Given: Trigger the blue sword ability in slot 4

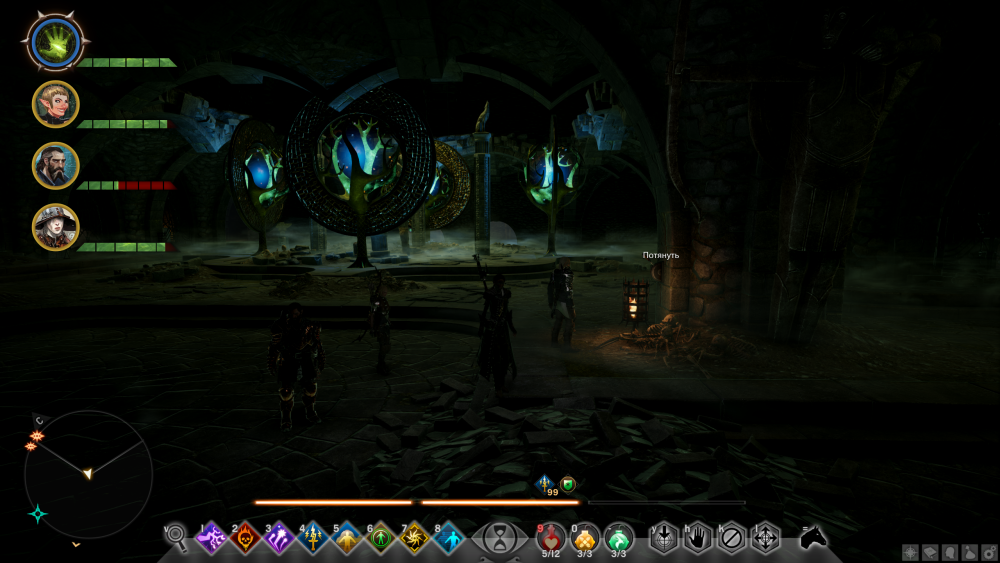Looking at the screenshot, I should (x=313, y=539).
